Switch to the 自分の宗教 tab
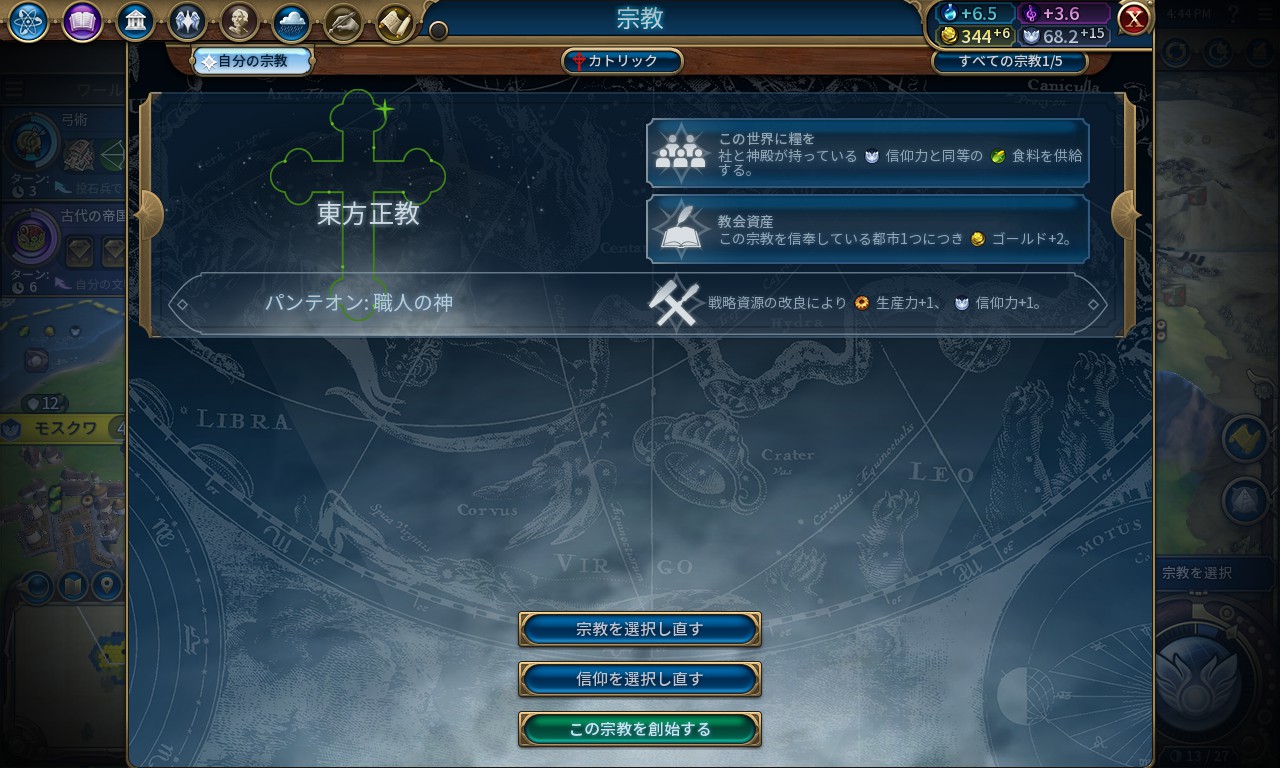The height and width of the screenshot is (768, 1280). tap(253, 61)
